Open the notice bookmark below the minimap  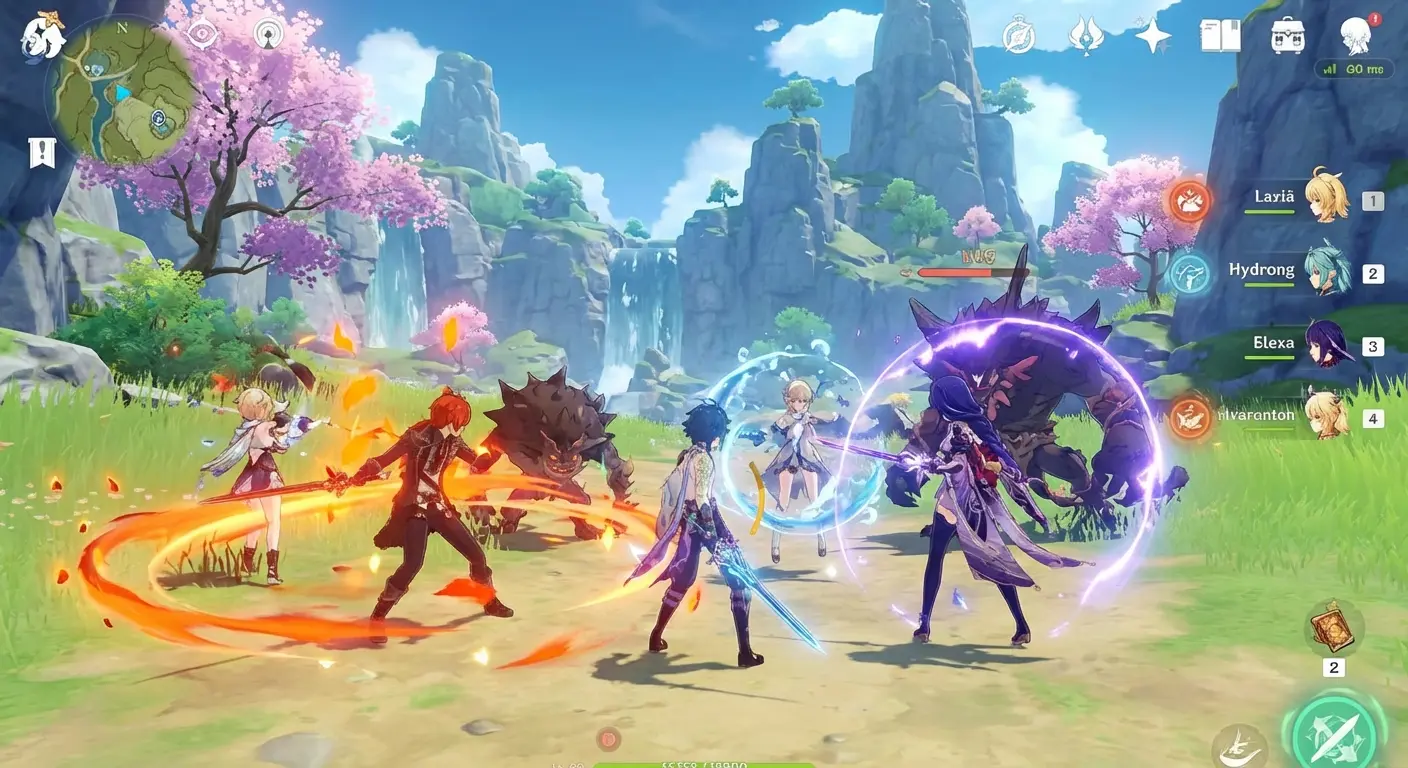pos(41,152)
